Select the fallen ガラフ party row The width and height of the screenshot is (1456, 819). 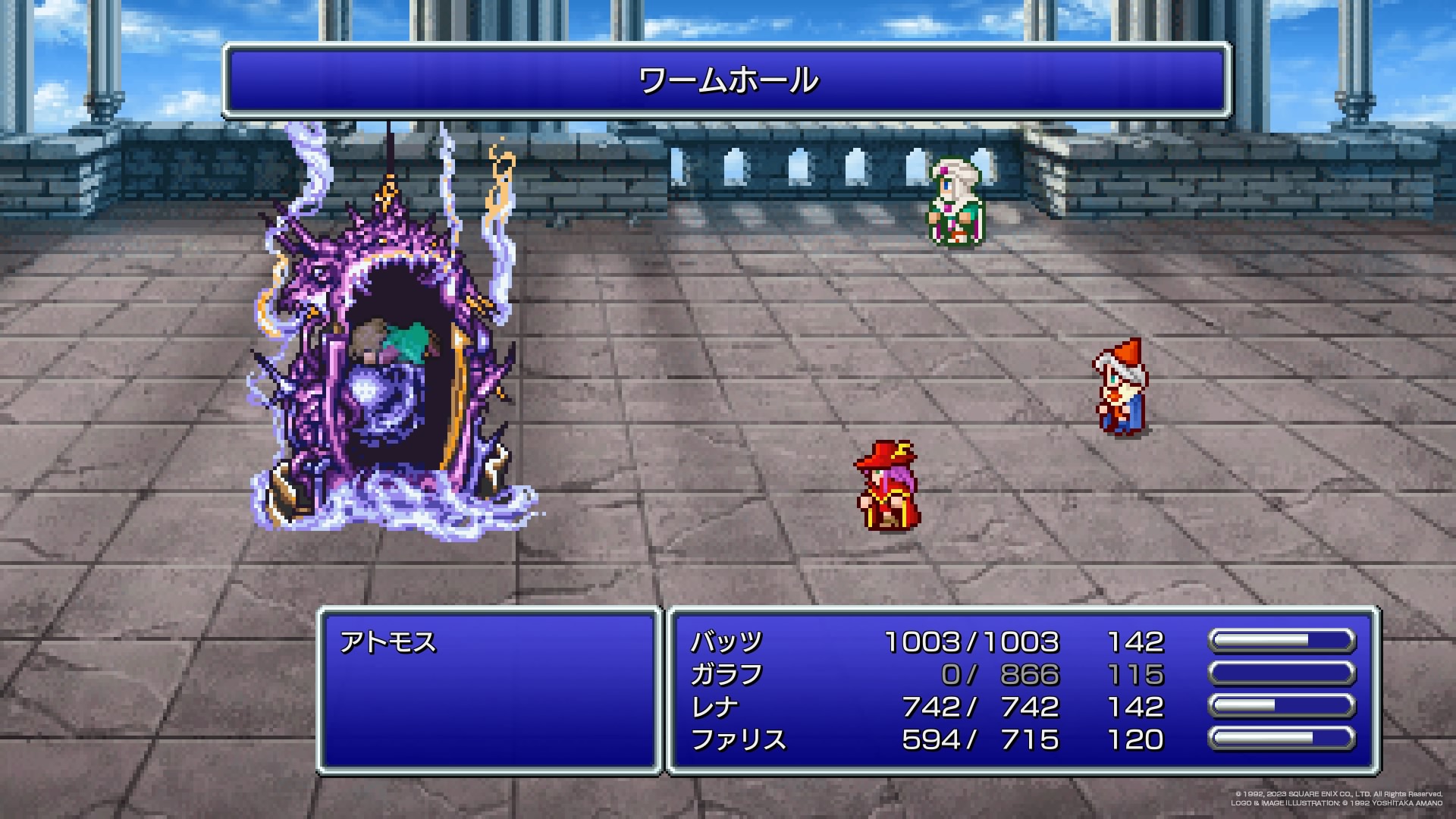pyautogui.click(x=726, y=675)
